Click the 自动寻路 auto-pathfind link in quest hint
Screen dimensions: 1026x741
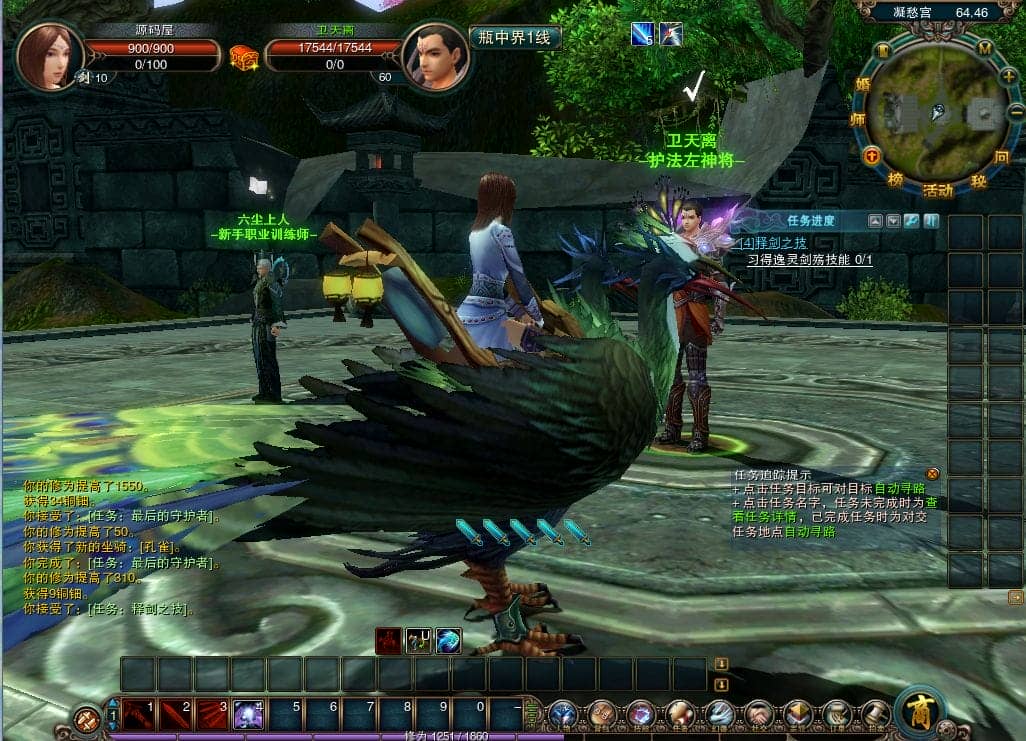899,488
